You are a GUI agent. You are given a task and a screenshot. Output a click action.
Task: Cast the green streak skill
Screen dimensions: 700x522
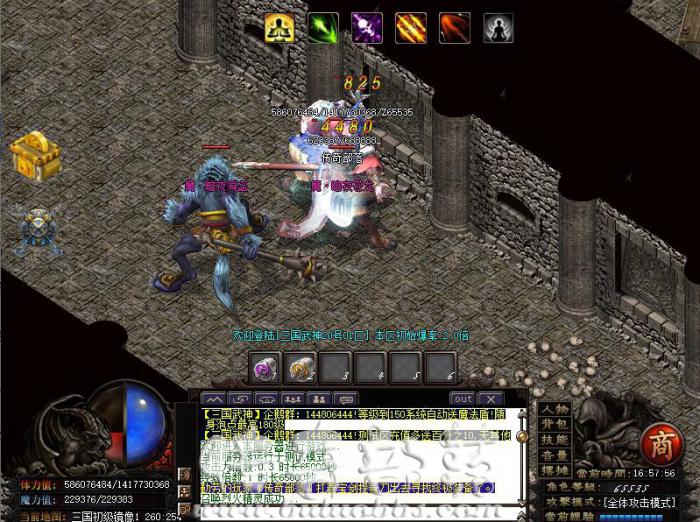click(323, 28)
